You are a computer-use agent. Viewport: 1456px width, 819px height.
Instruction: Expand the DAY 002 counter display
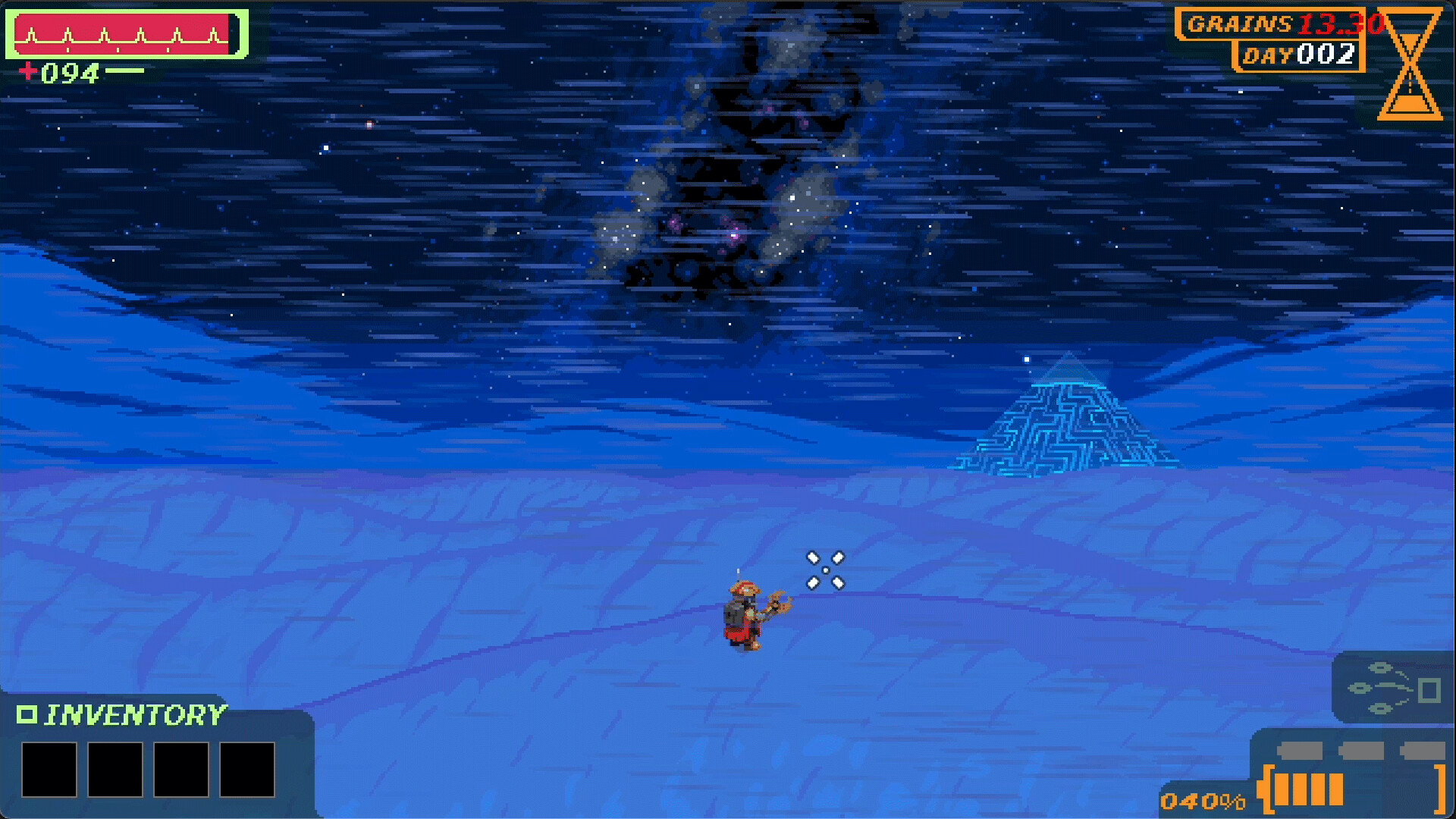[x=1298, y=55]
